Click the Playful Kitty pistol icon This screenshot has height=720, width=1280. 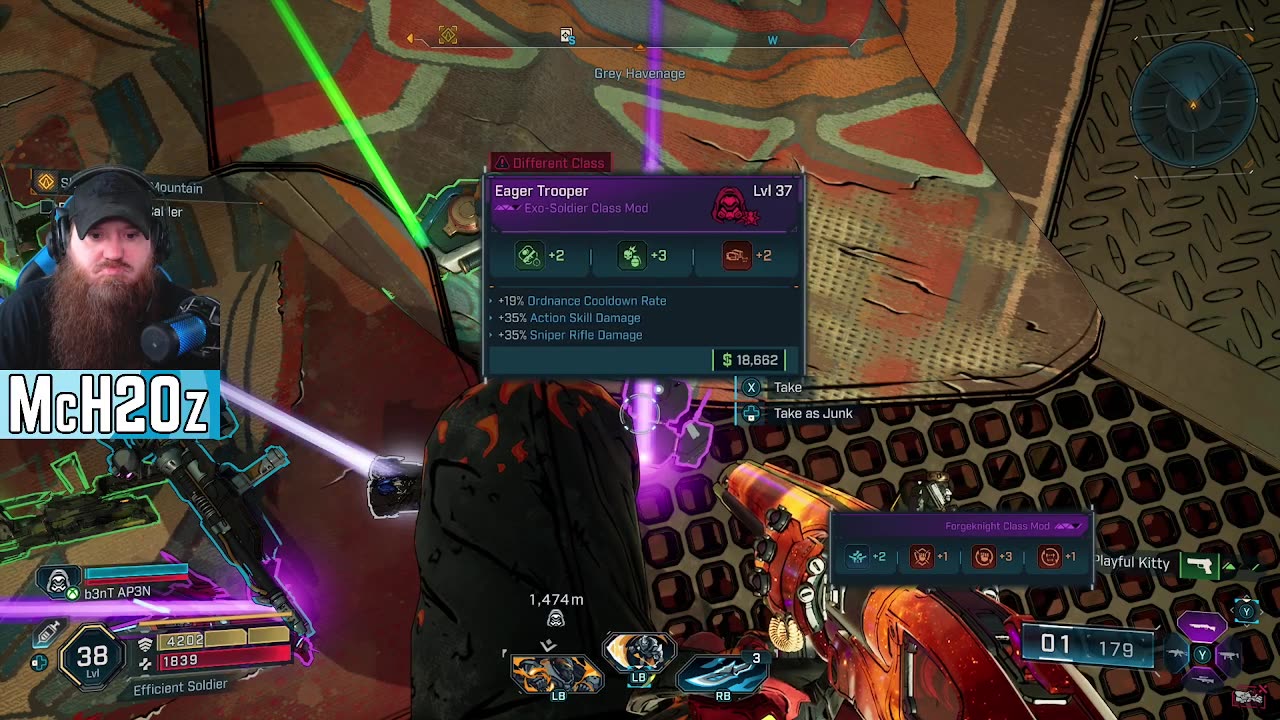pyautogui.click(x=1198, y=565)
